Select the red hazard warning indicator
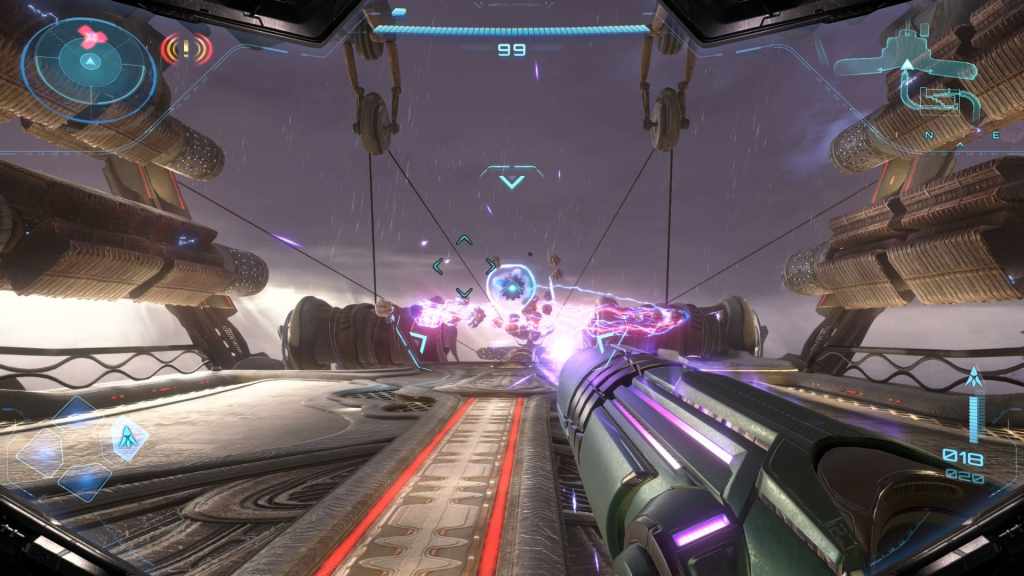Image resolution: width=1024 pixels, height=576 pixels. pos(187,46)
